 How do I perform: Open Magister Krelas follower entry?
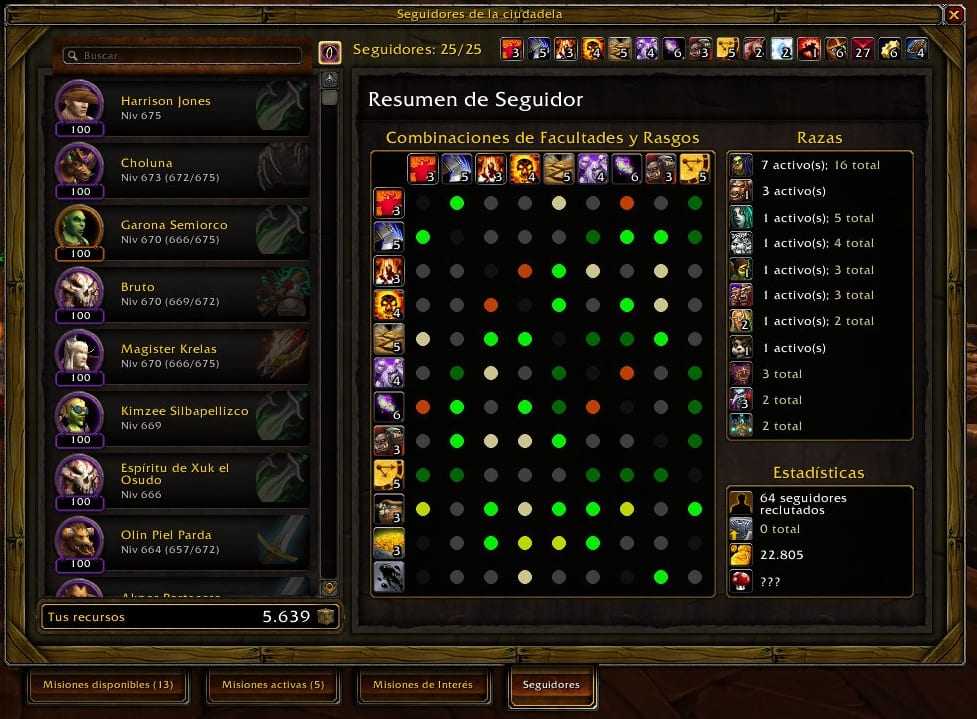[x=180, y=356]
